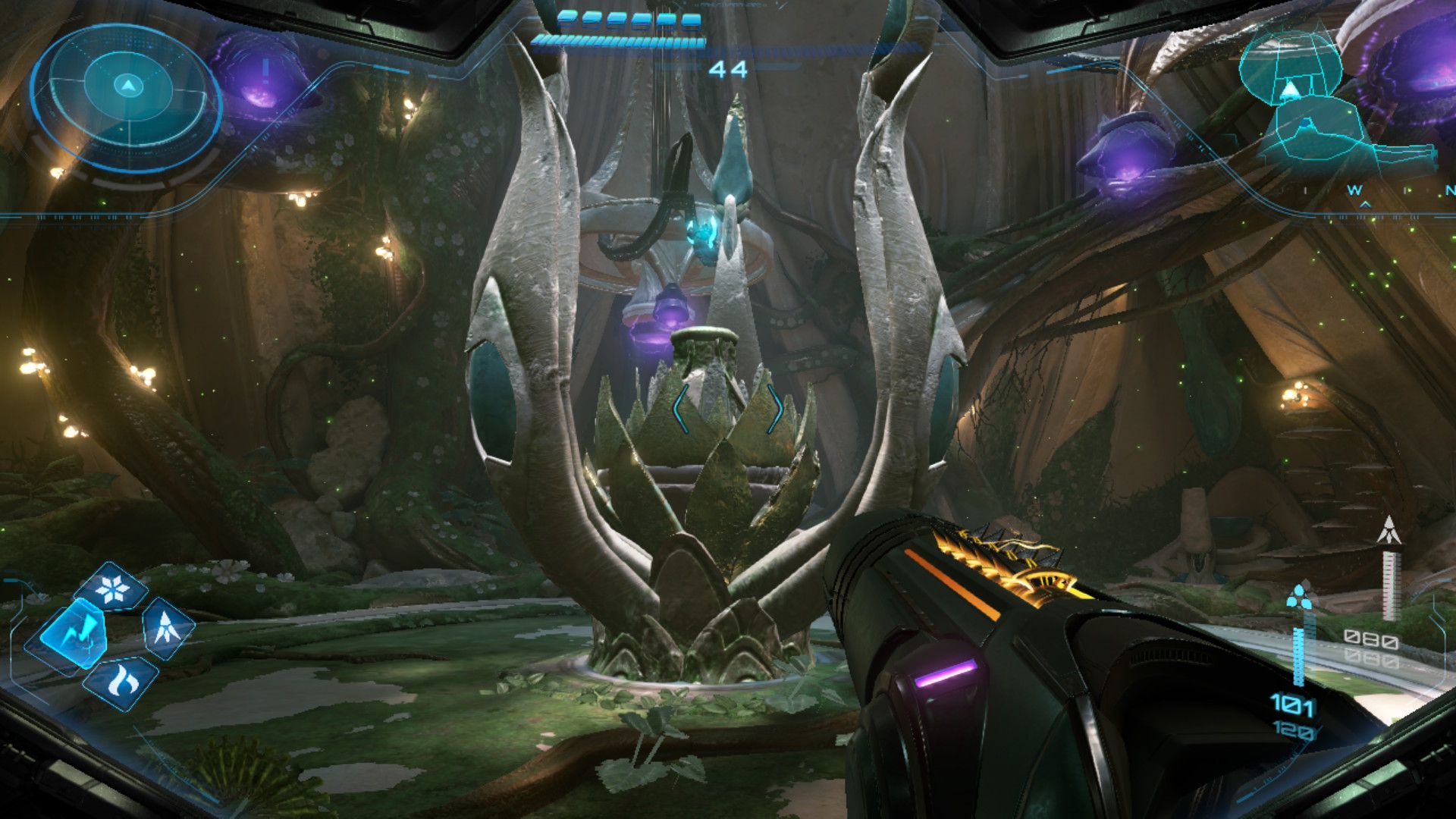Image resolution: width=1456 pixels, height=819 pixels.
Task: Expand the right chevron on the flower pedestal
Action: 777,408
